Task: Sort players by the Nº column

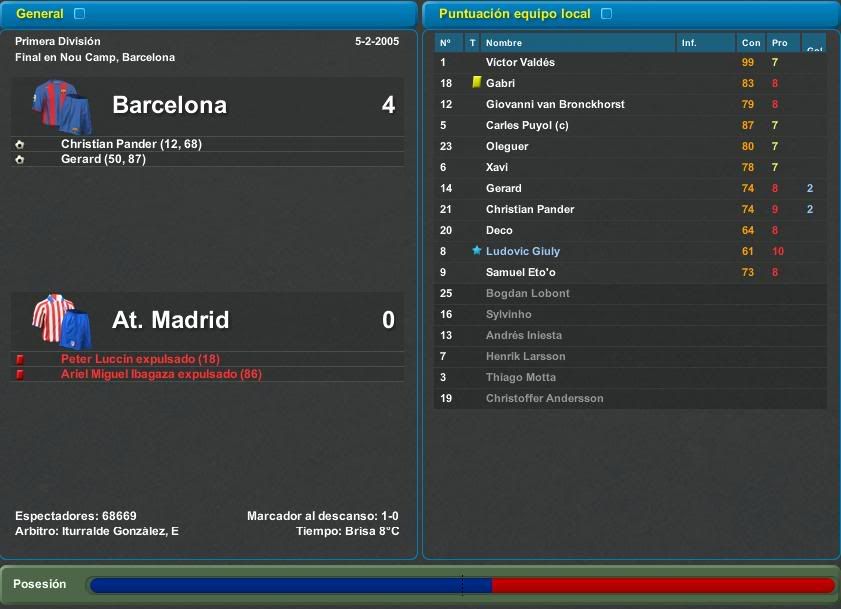Action: 446,43
